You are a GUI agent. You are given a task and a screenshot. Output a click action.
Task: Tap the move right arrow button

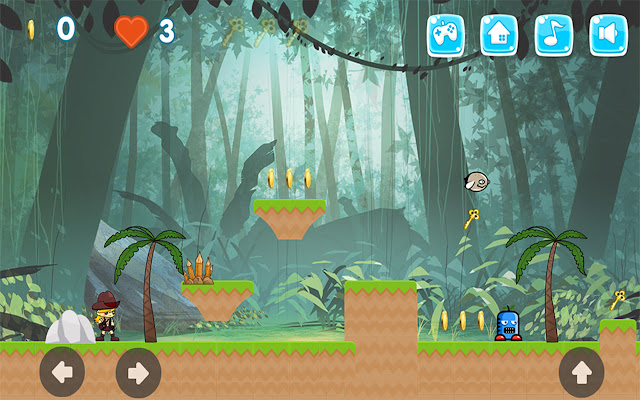(x=138, y=373)
